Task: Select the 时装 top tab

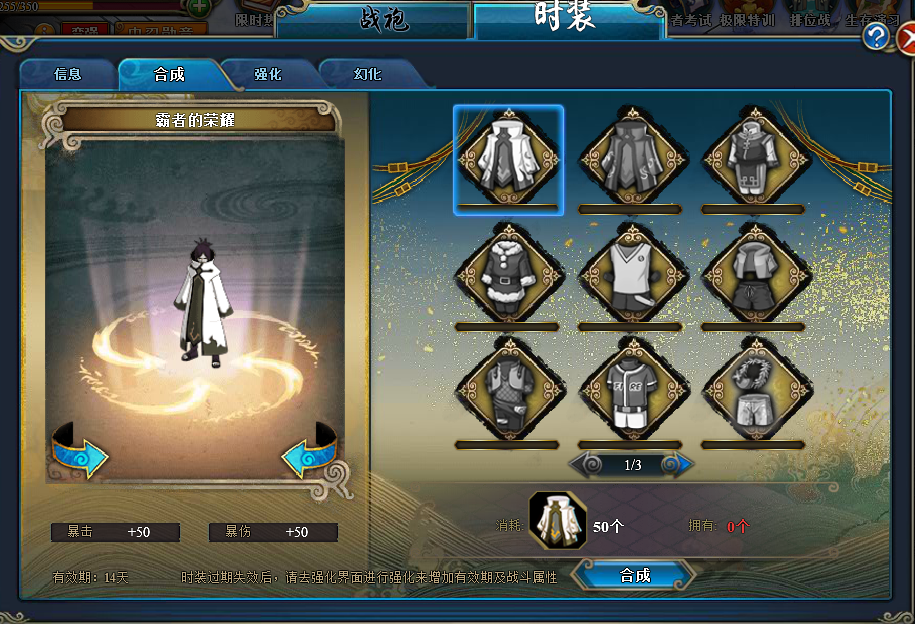Action: pyautogui.click(x=565, y=18)
